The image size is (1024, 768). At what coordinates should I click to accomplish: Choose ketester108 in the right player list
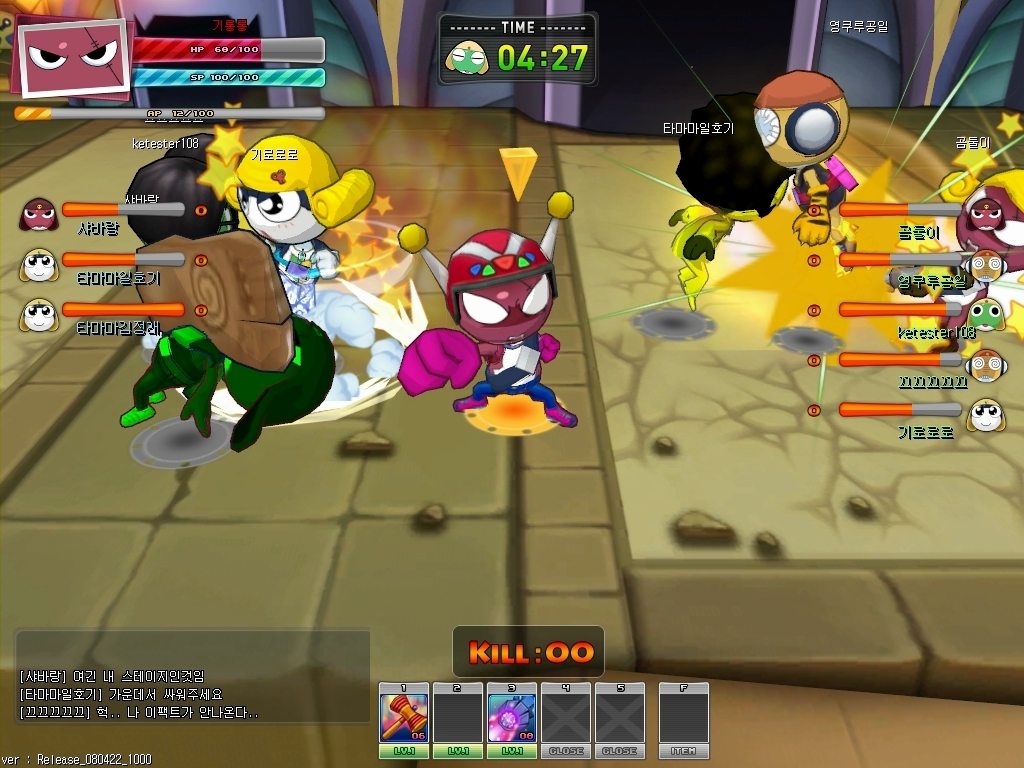tap(986, 313)
